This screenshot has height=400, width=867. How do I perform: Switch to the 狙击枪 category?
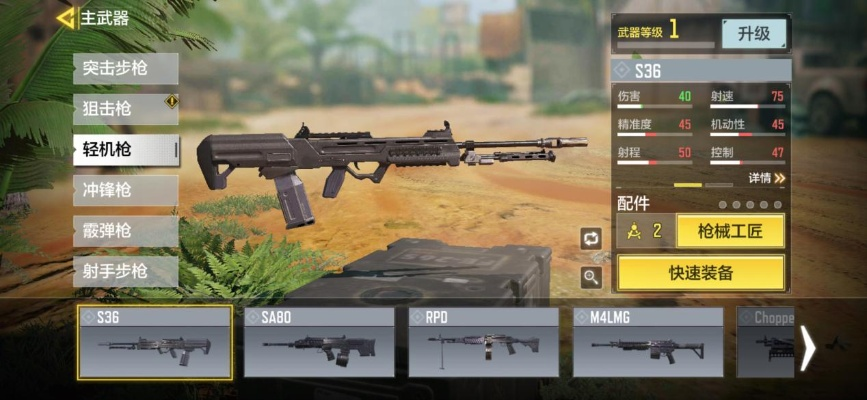[x=126, y=107]
